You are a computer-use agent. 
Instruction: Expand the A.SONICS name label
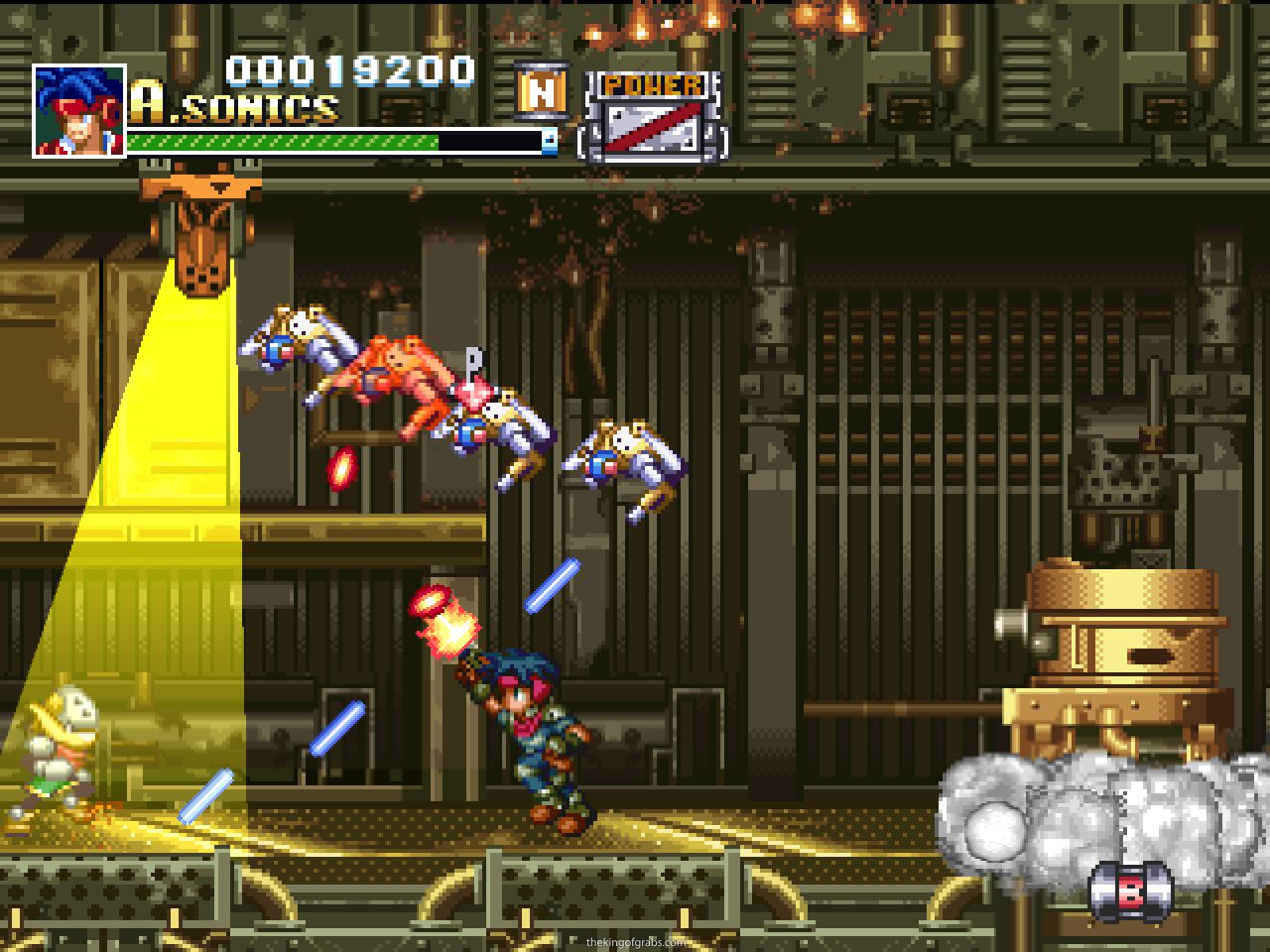click(233, 107)
